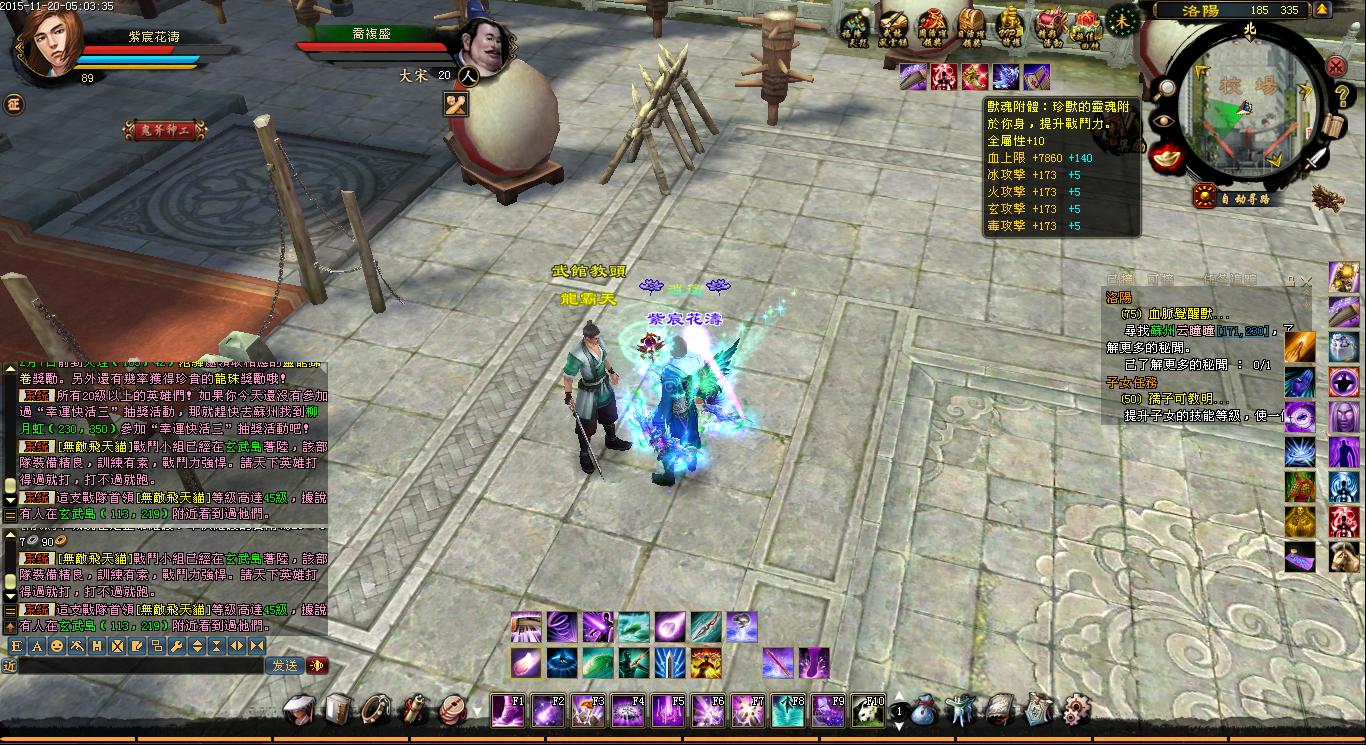Open the gold ingot shop icon
Screen dimensions: 1366x745
(1163, 157)
